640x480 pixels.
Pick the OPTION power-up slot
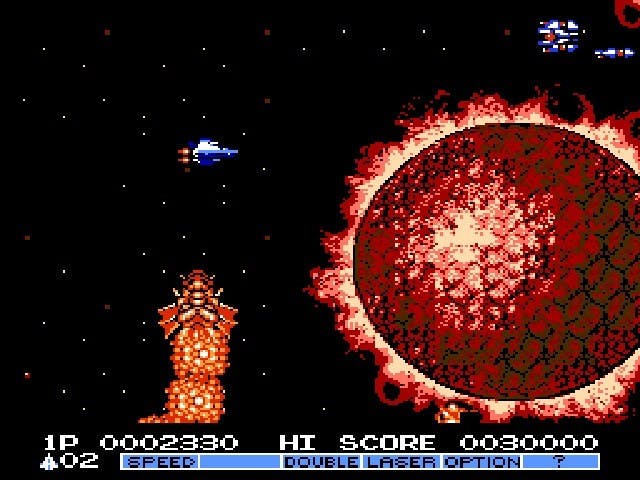pos(481,462)
